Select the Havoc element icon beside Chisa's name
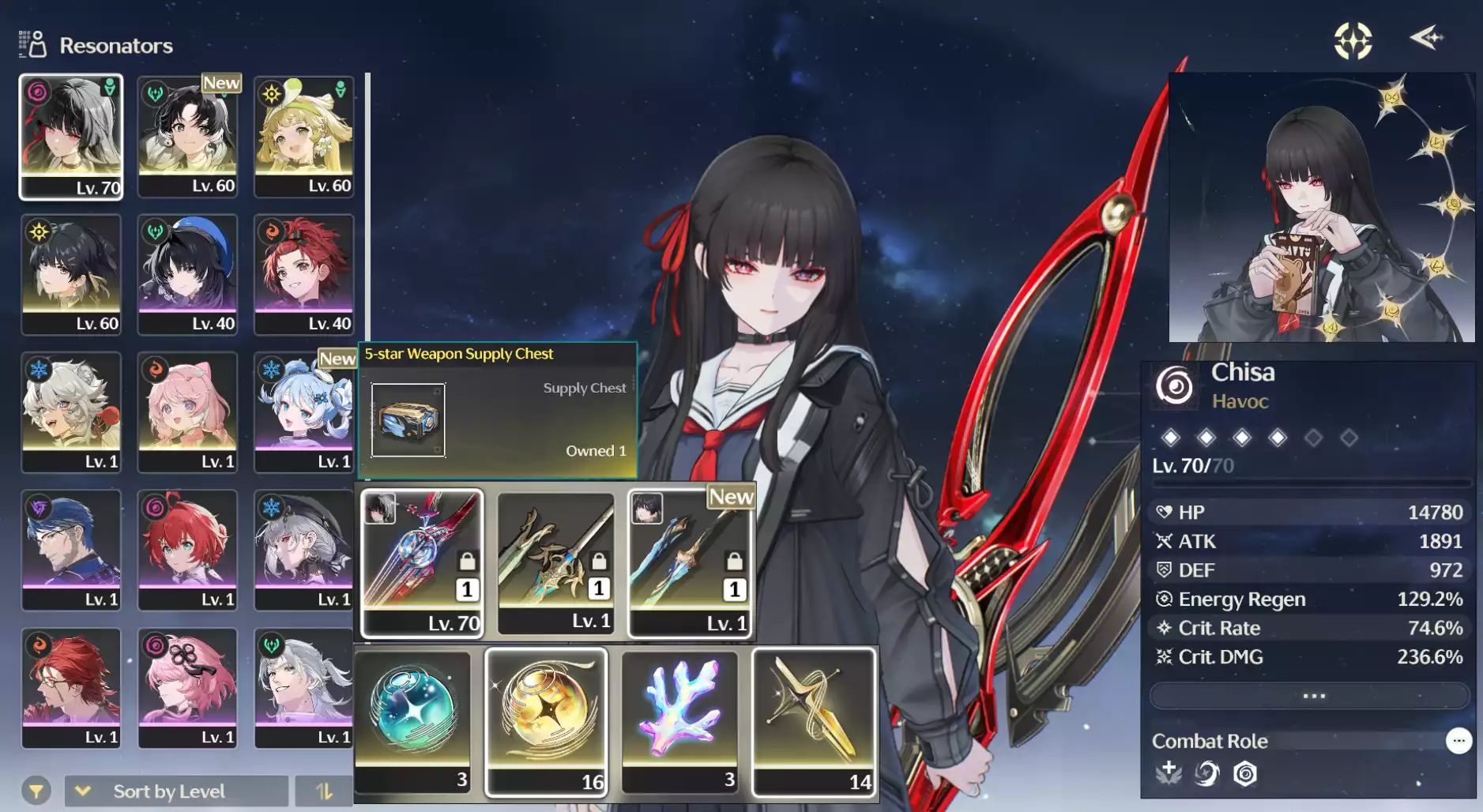The height and width of the screenshot is (812, 1483). pos(1174,387)
